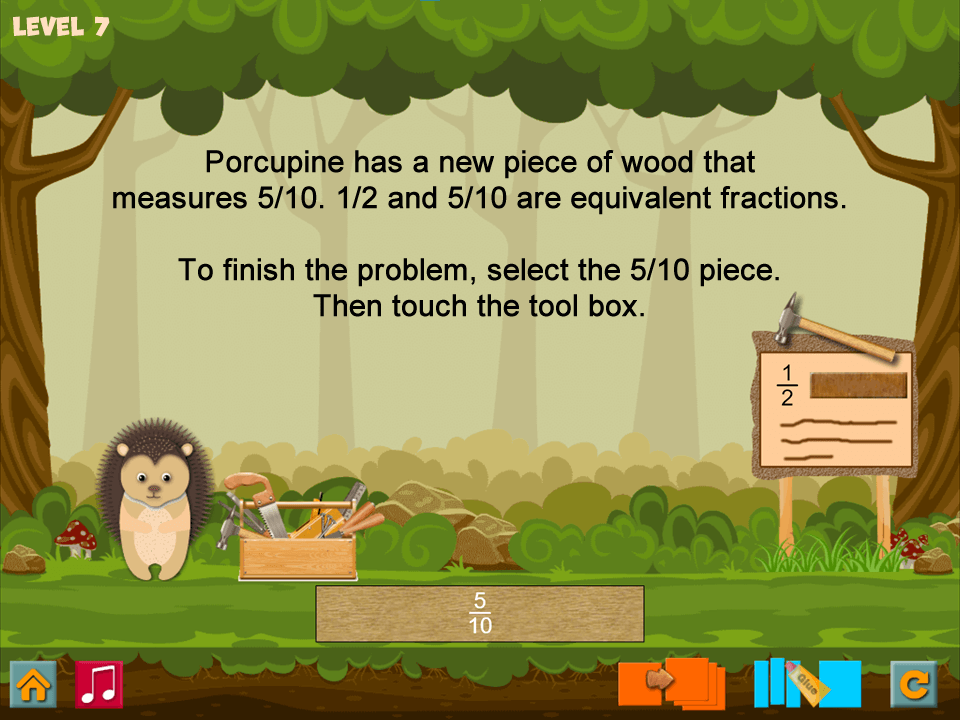Activate the orange piece-splitting tool

pos(671,683)
